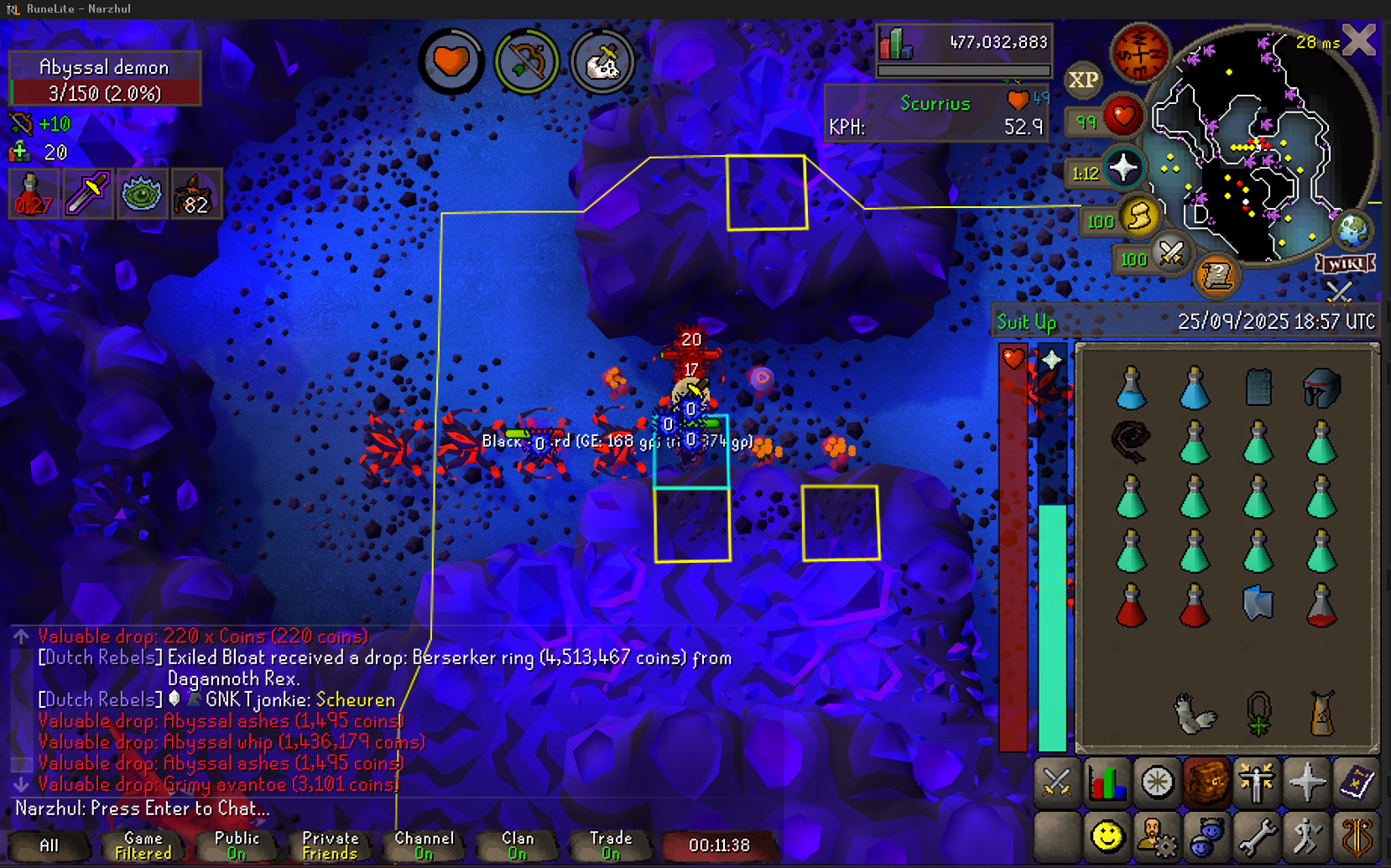Click the compass to face north

(1139, 52)
